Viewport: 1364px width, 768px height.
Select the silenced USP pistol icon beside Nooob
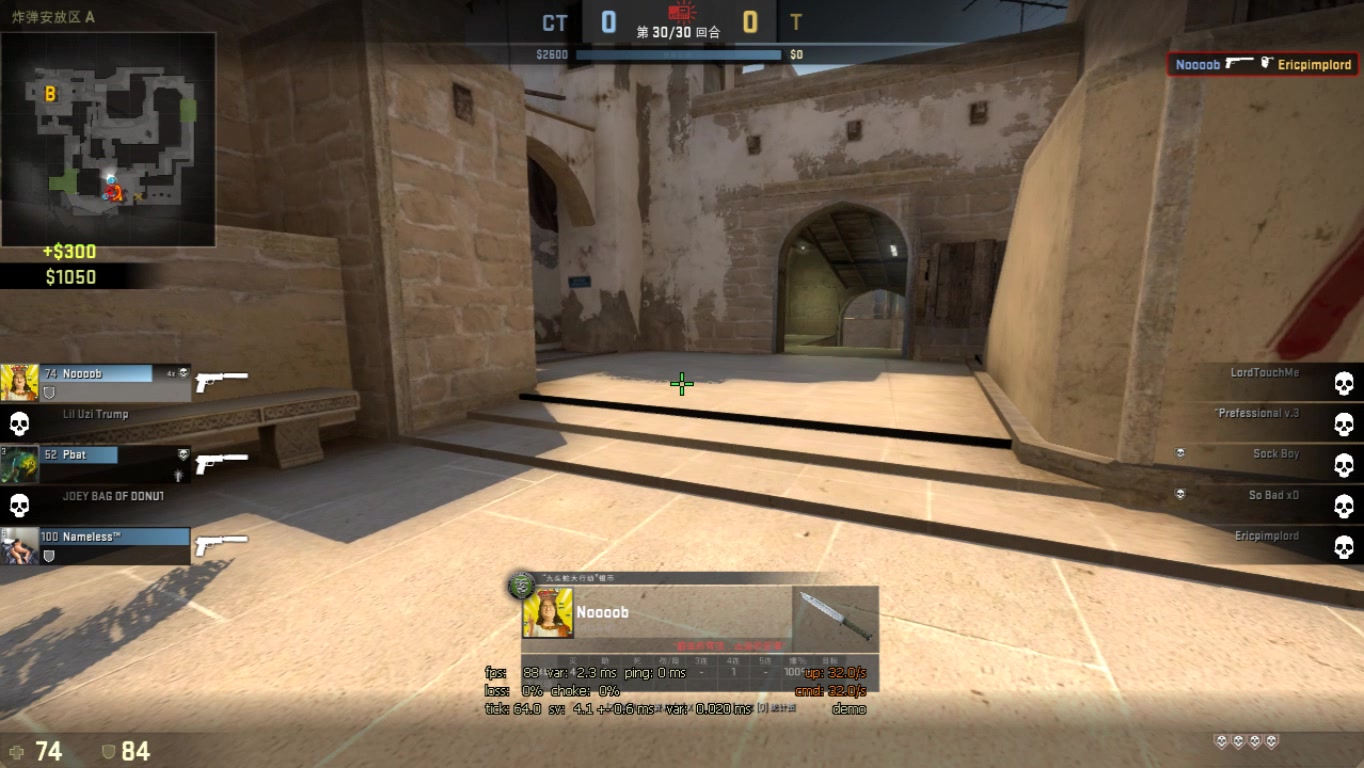223,380
